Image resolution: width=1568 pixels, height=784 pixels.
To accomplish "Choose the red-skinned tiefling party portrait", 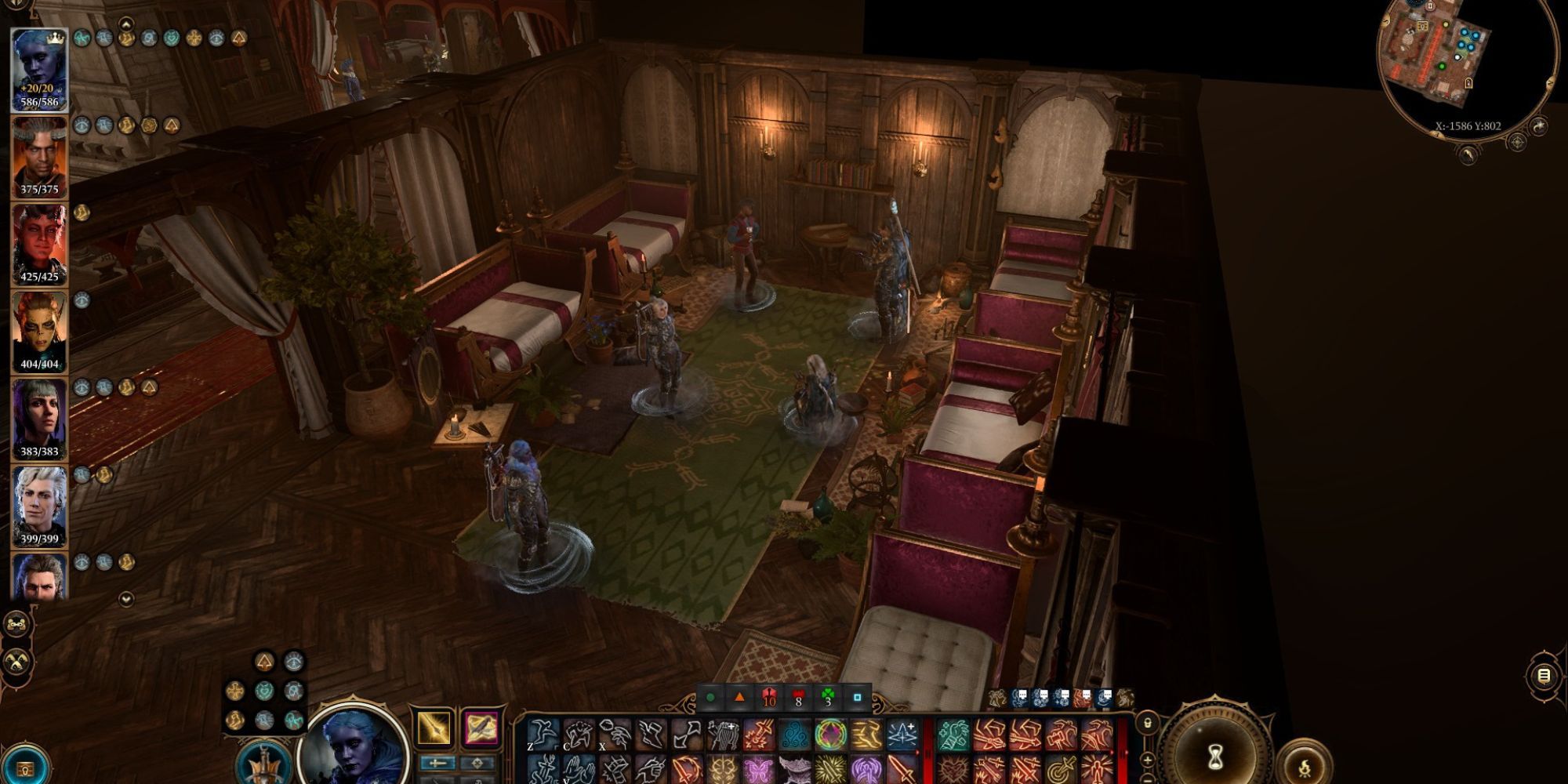I will coord(39,245).
